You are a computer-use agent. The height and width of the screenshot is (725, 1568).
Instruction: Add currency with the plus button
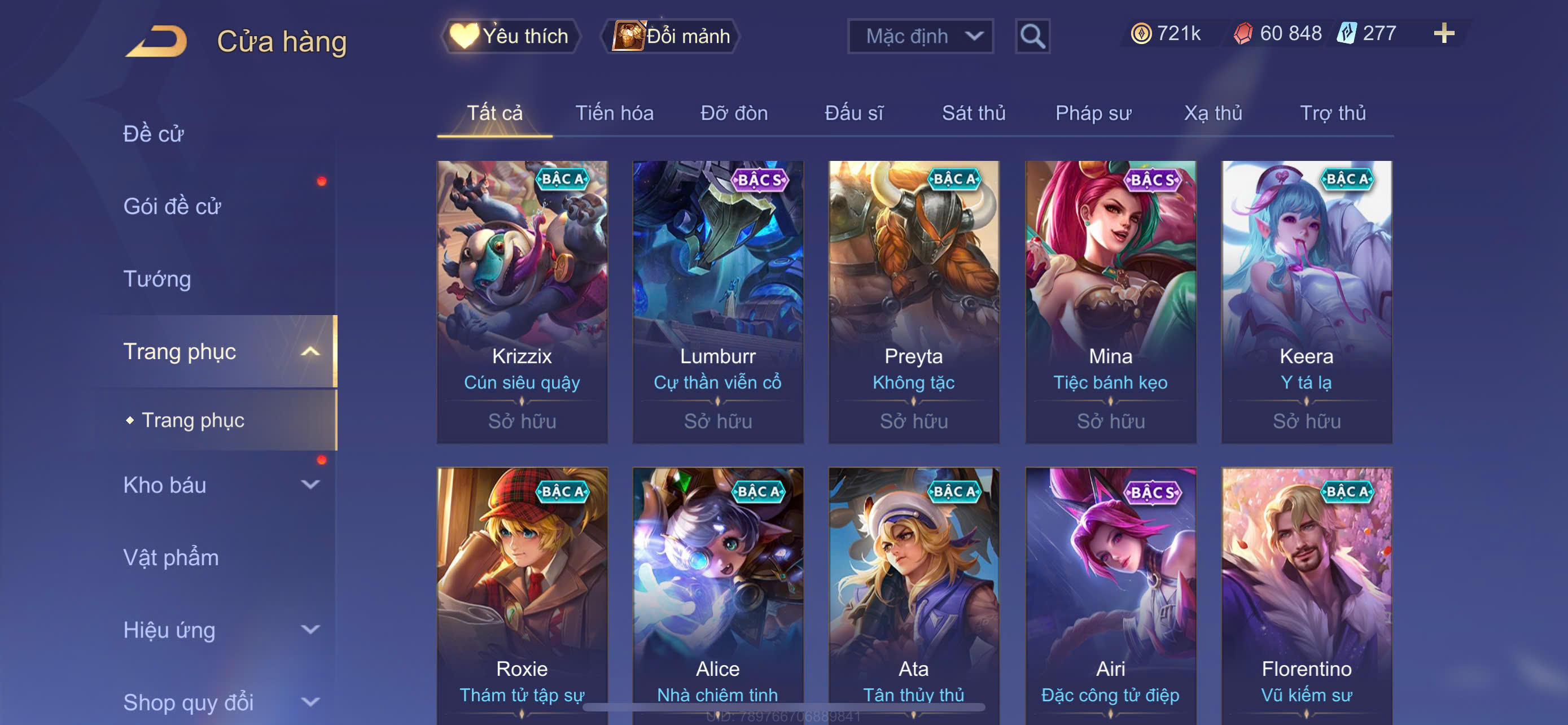tap(1443, 33)
